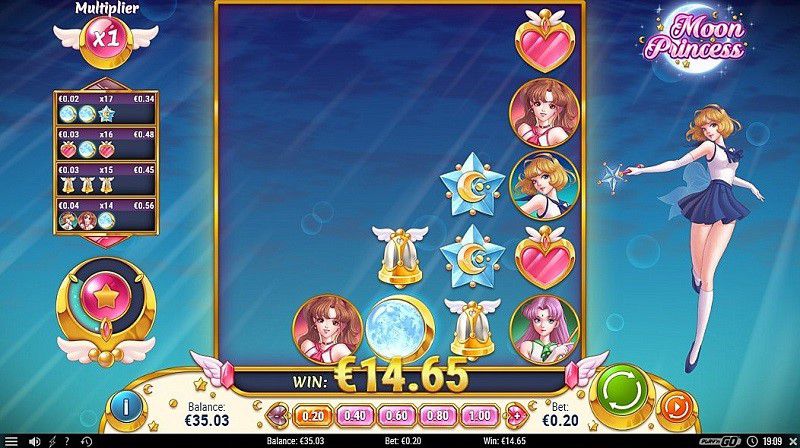Open game history clock icon
800x448 pixels.
point(86,441)
